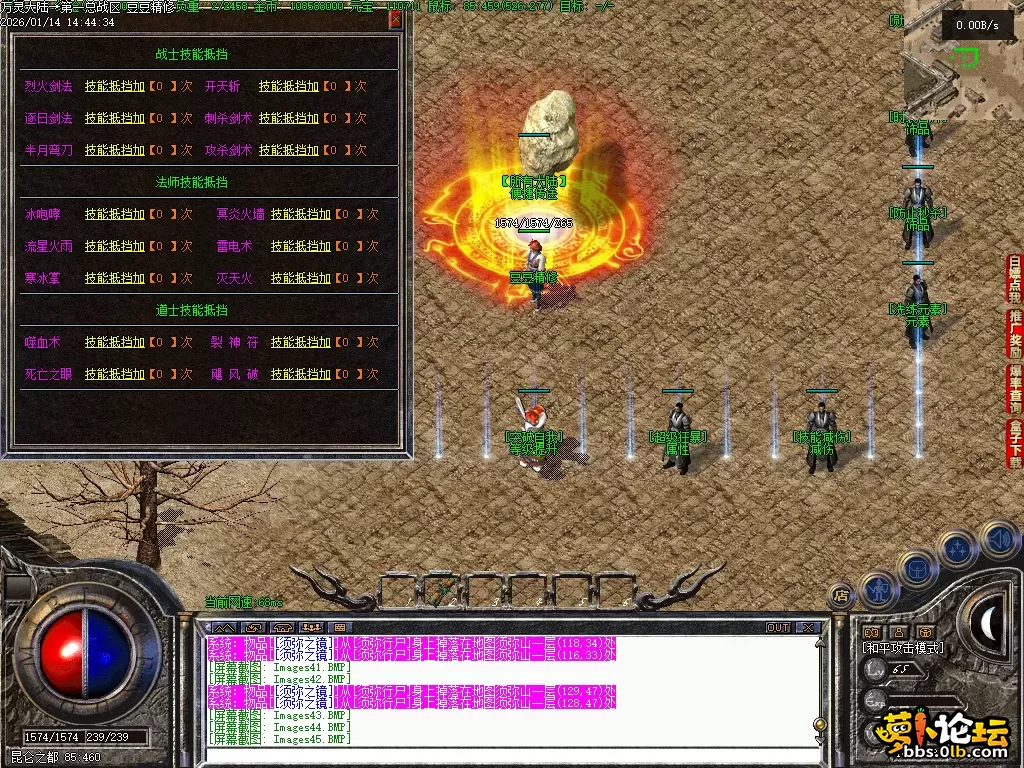Click the chat text input field
Viewport: 1024px width, 768px height.
click(500, 754)
